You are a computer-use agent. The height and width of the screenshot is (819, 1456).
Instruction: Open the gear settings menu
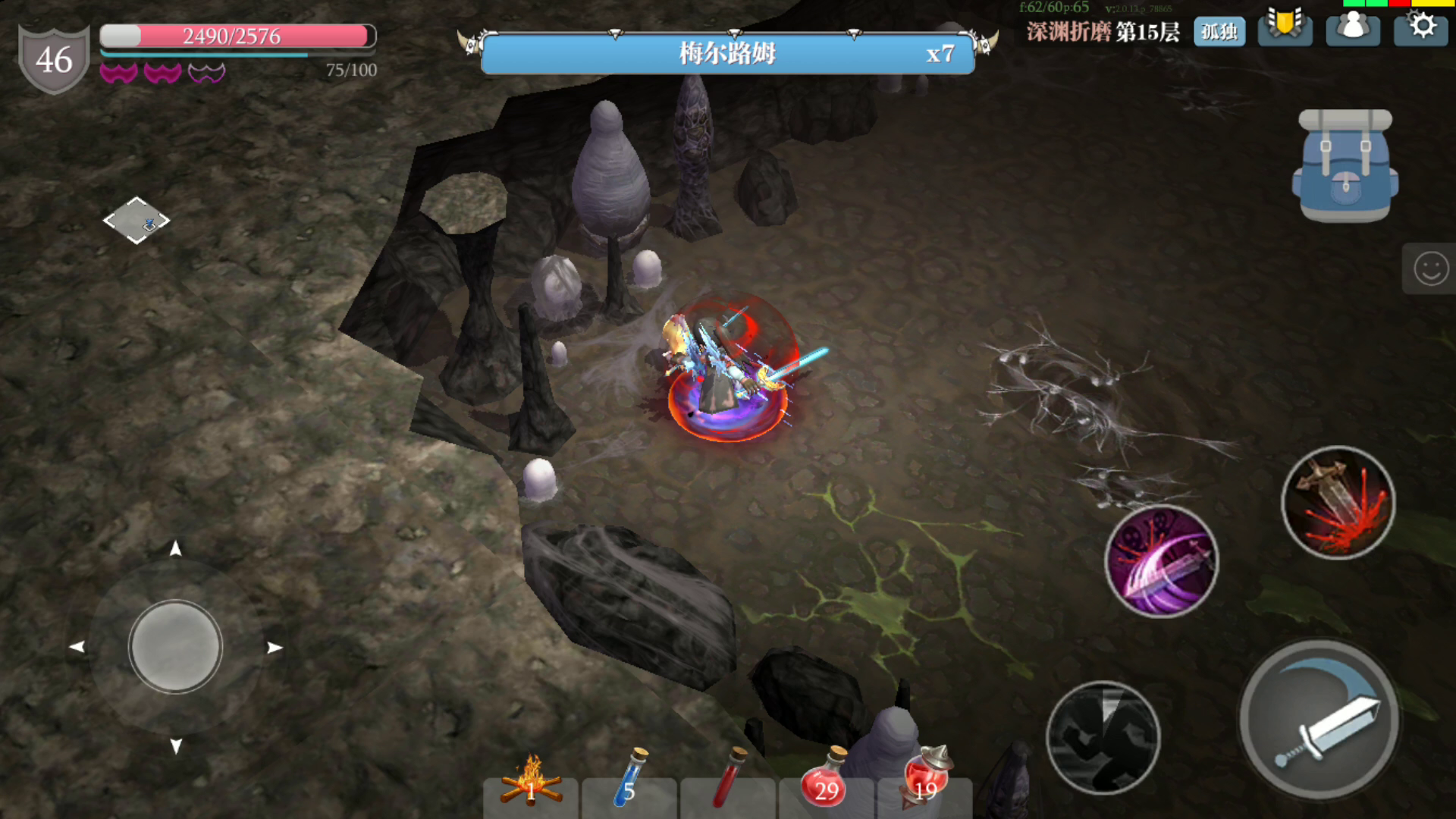(1421, 27)
